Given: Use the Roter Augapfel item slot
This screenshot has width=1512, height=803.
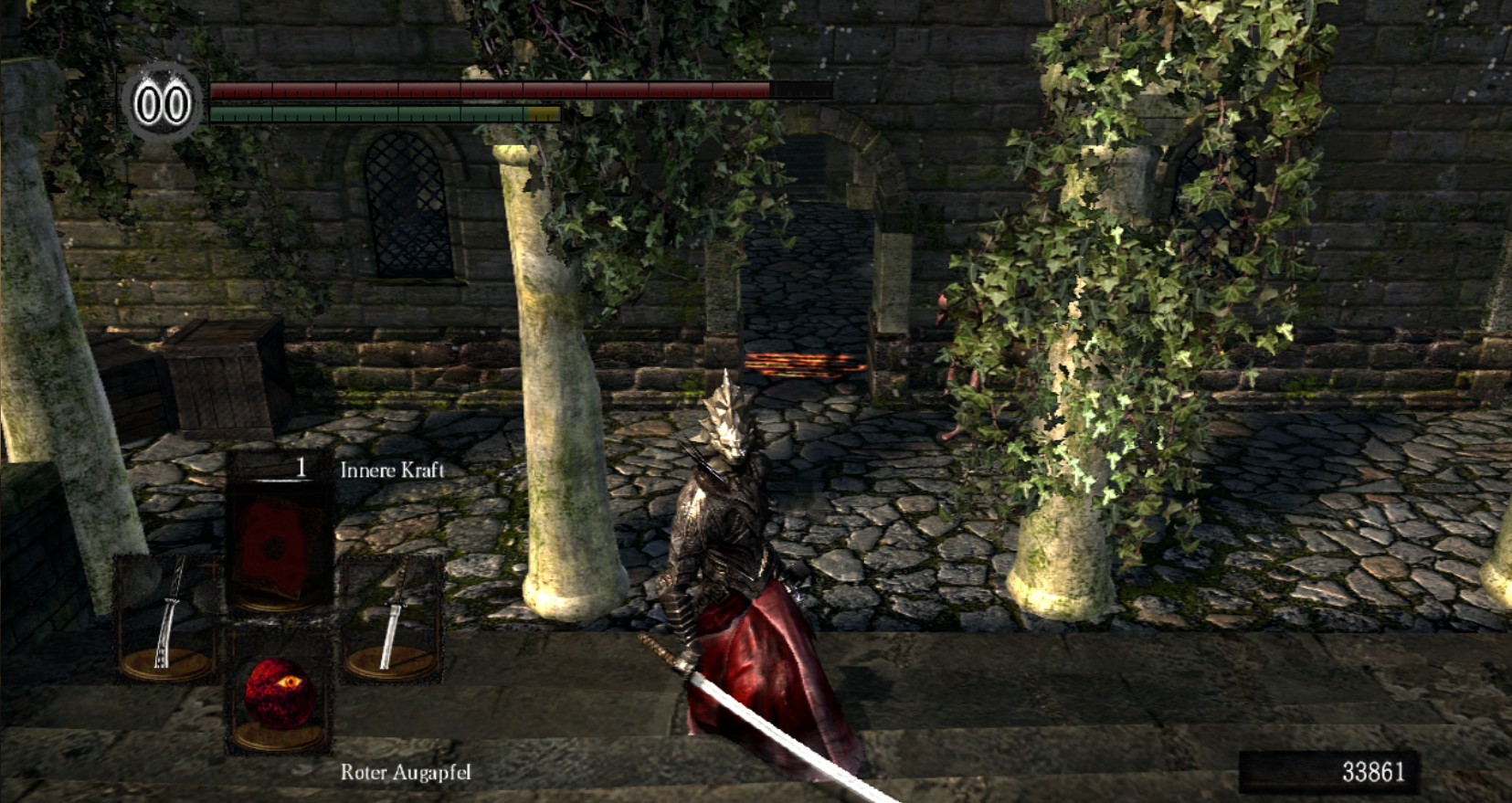Looking at the screenshot, I should click(x=280, y=692).
